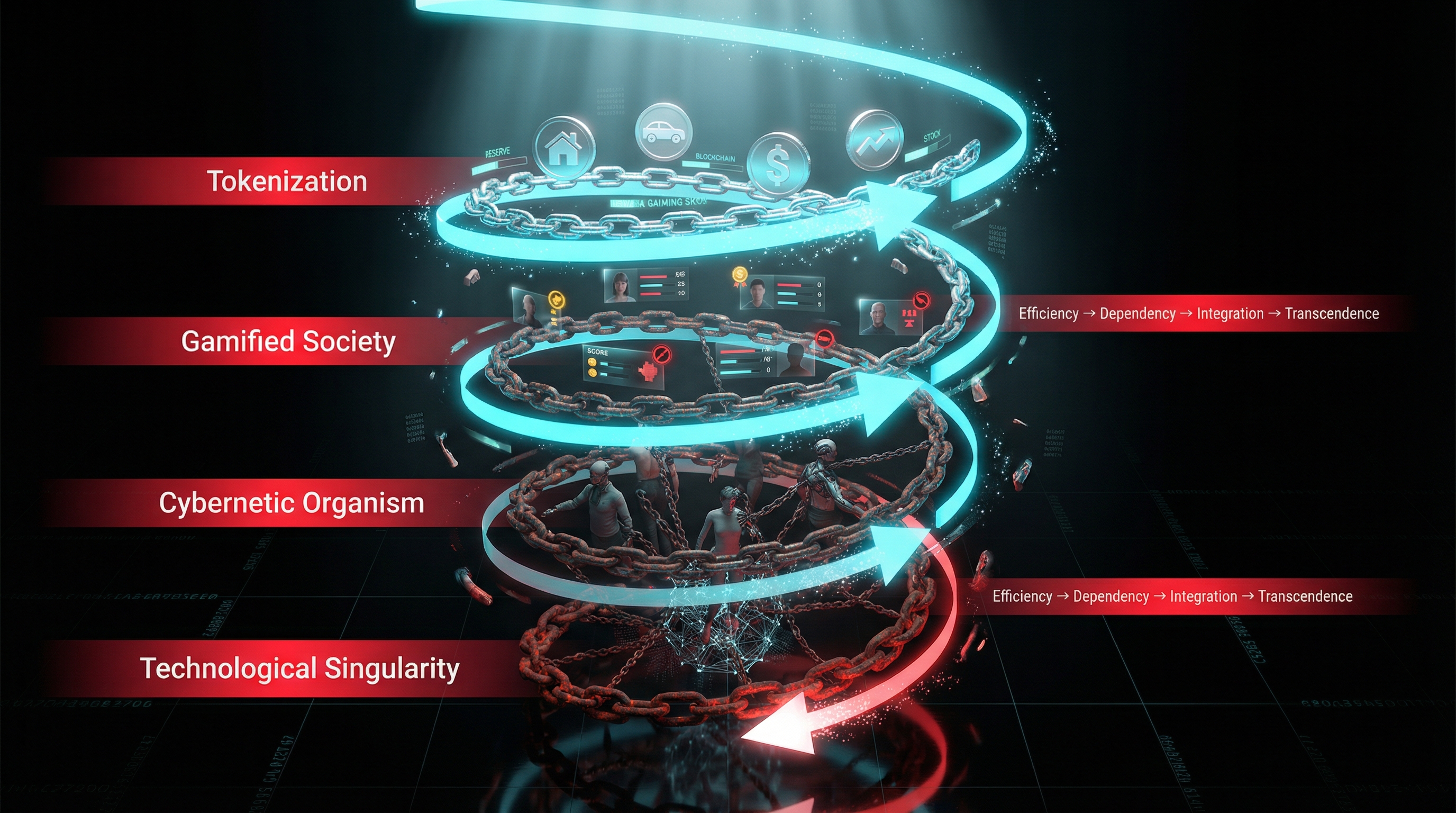Viewport: 1456px width, 813px height.
Task: Choose the car token coin icon
Action: [x=663, y=132]
